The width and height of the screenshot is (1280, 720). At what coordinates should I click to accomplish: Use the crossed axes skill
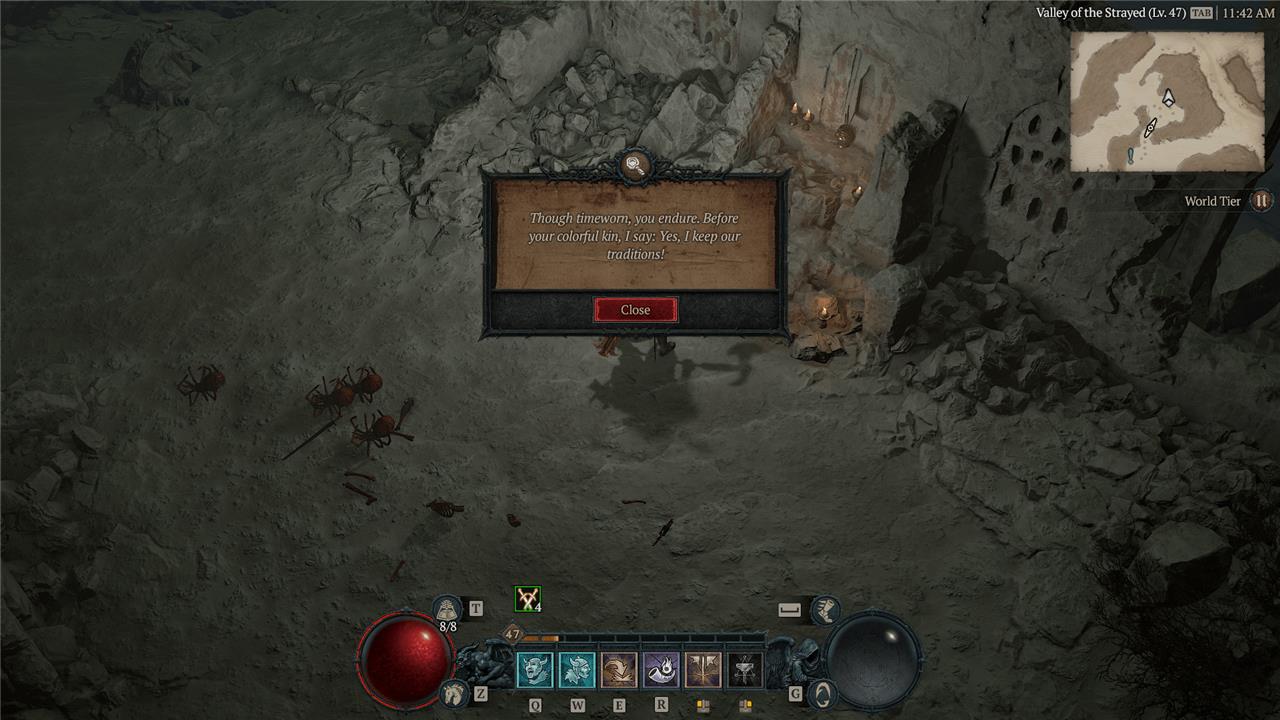pos(703,670)
